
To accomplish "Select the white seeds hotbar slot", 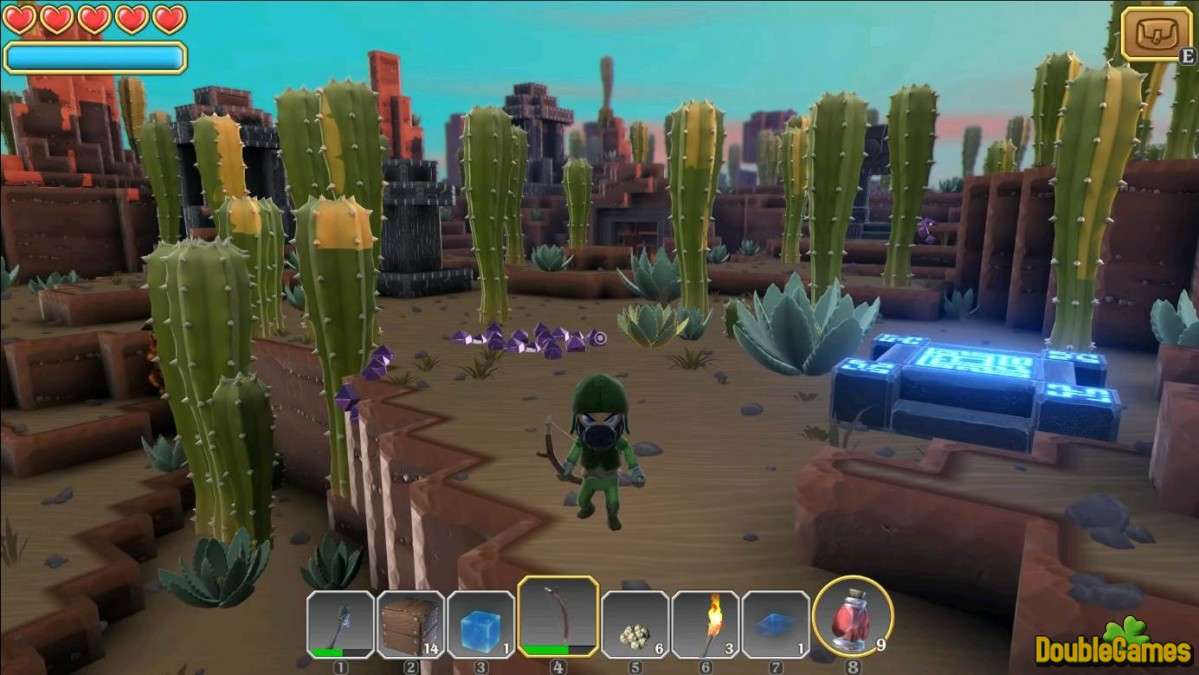I will (x=635, y=624).
